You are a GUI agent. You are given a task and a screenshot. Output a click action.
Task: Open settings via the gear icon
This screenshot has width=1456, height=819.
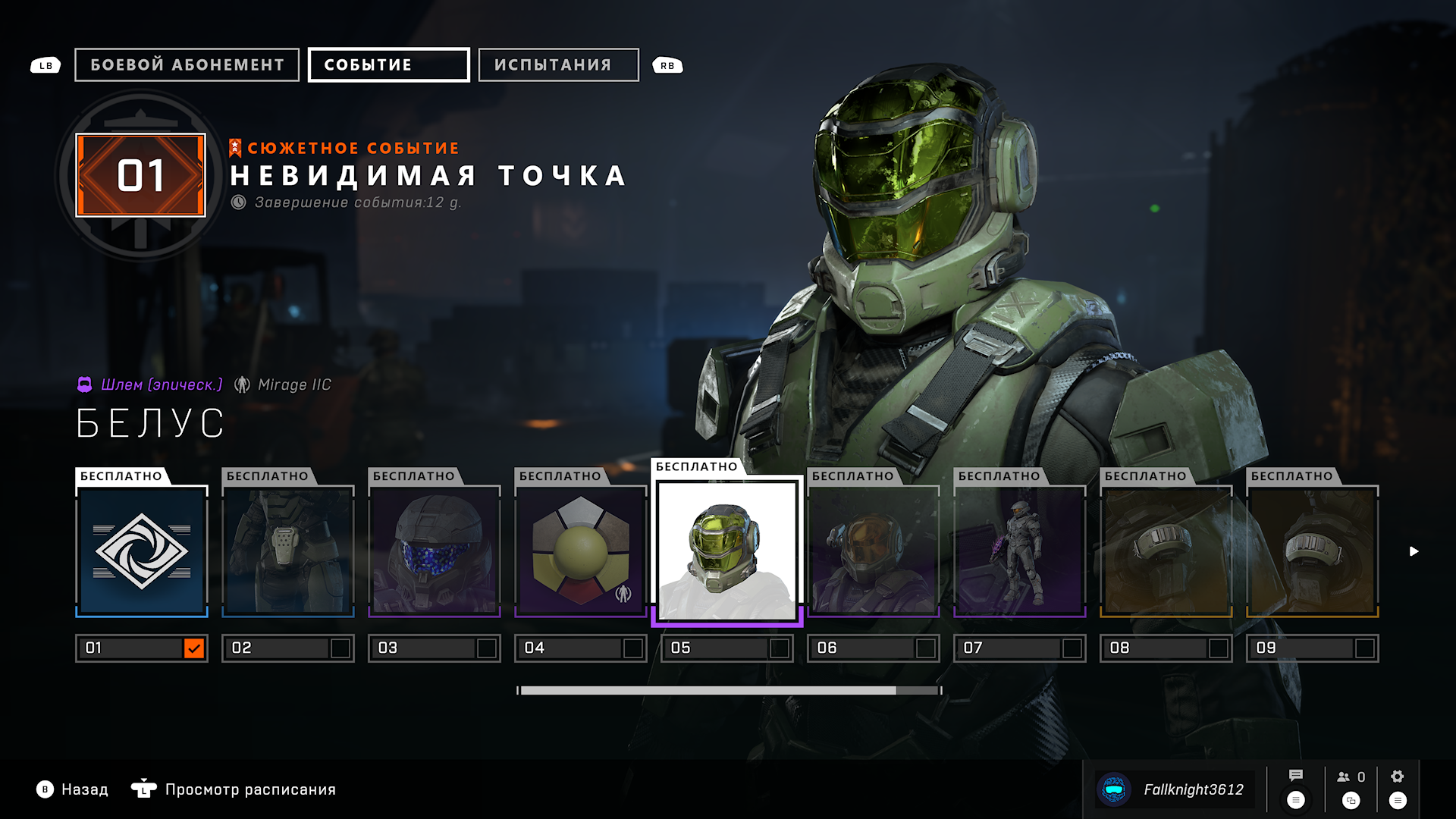1398,777
